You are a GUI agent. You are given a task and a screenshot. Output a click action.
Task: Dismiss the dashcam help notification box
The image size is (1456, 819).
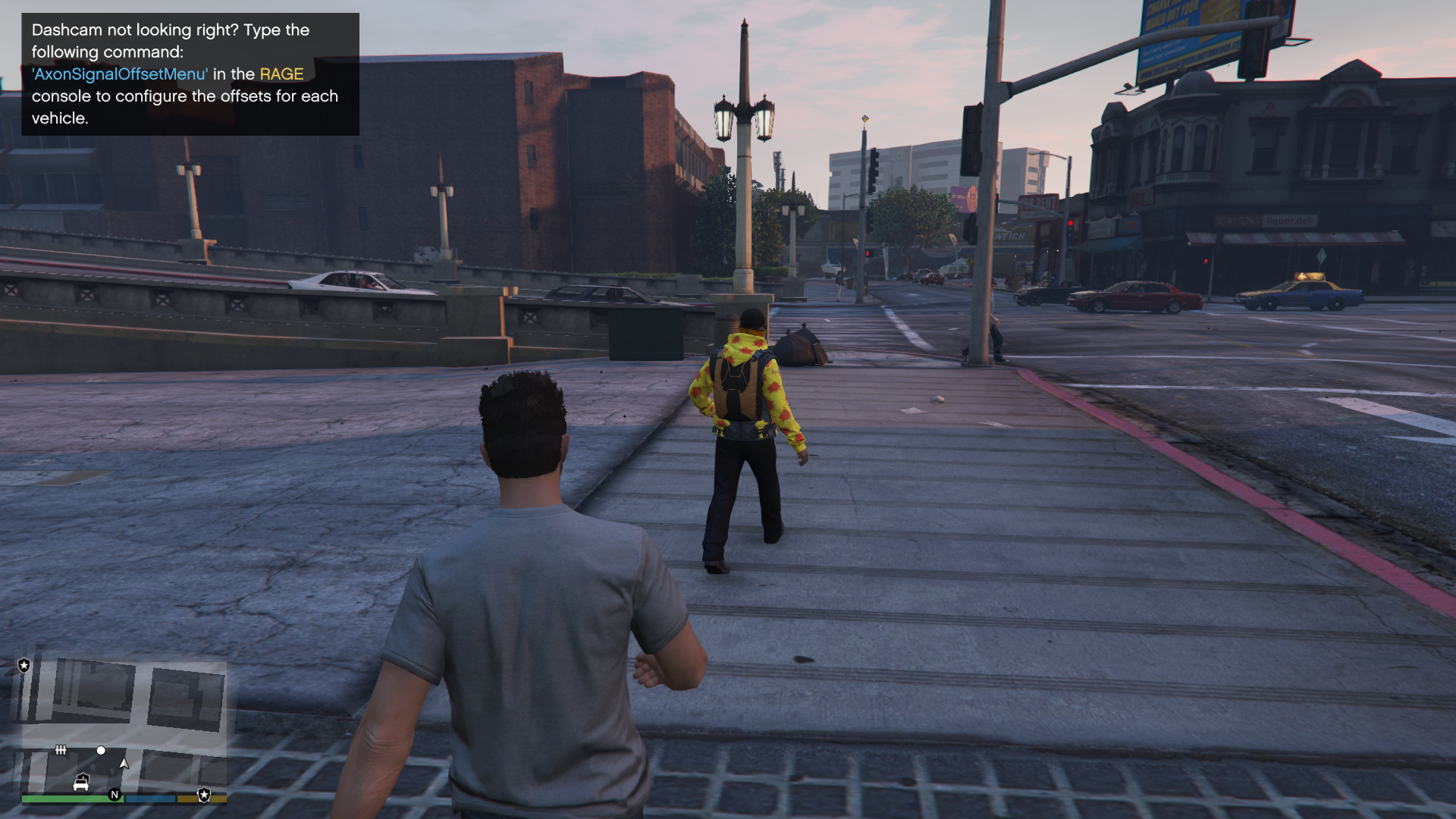190,74
